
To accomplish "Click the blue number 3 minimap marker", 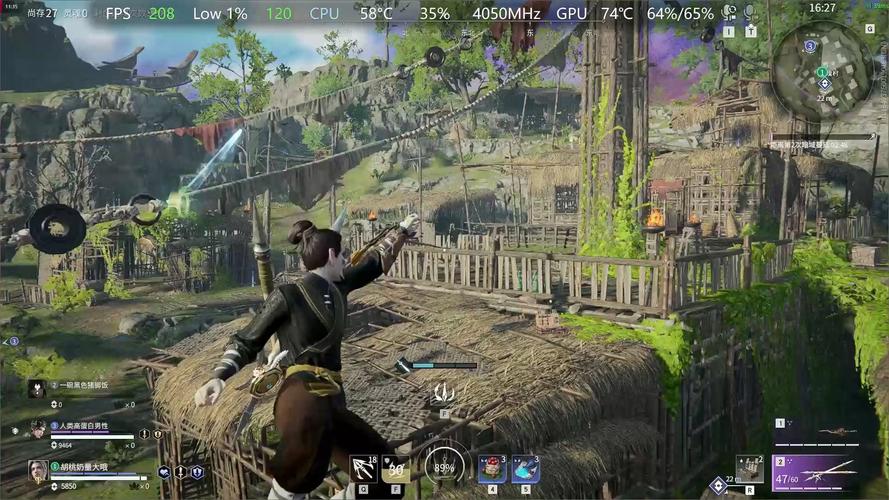I will (810, 46).
